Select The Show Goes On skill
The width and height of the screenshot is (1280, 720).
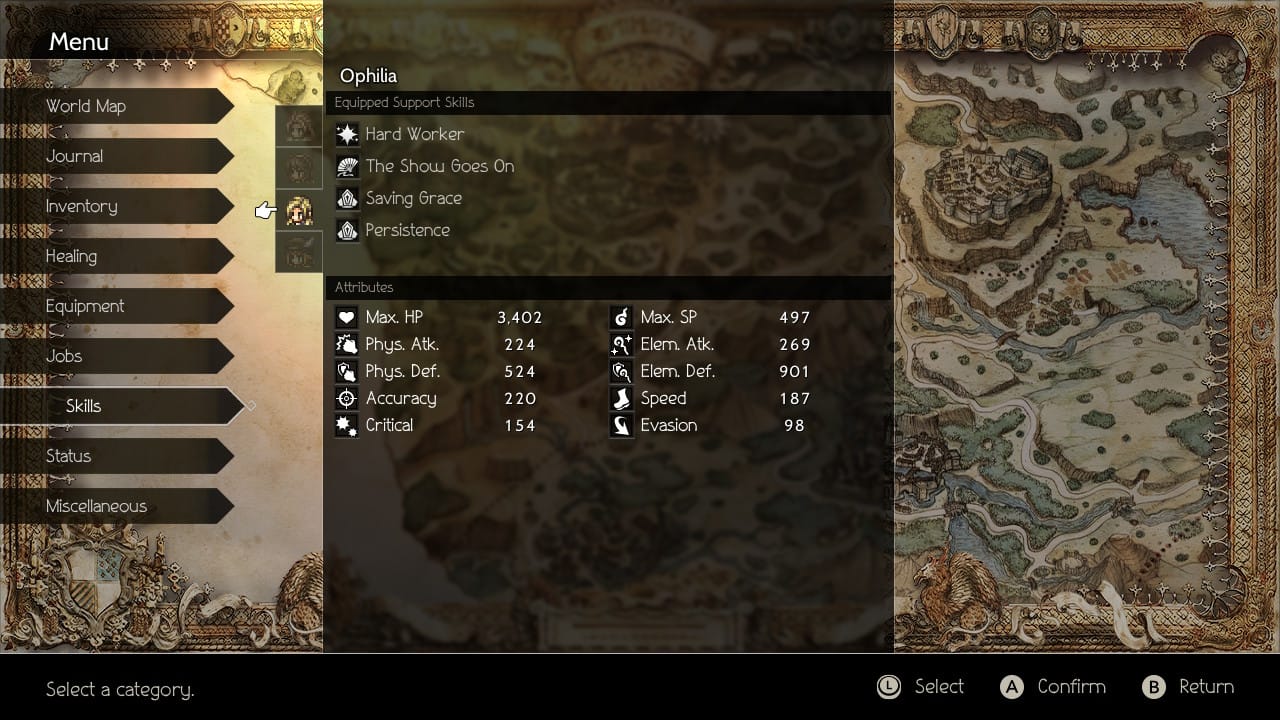coord(439,166)
